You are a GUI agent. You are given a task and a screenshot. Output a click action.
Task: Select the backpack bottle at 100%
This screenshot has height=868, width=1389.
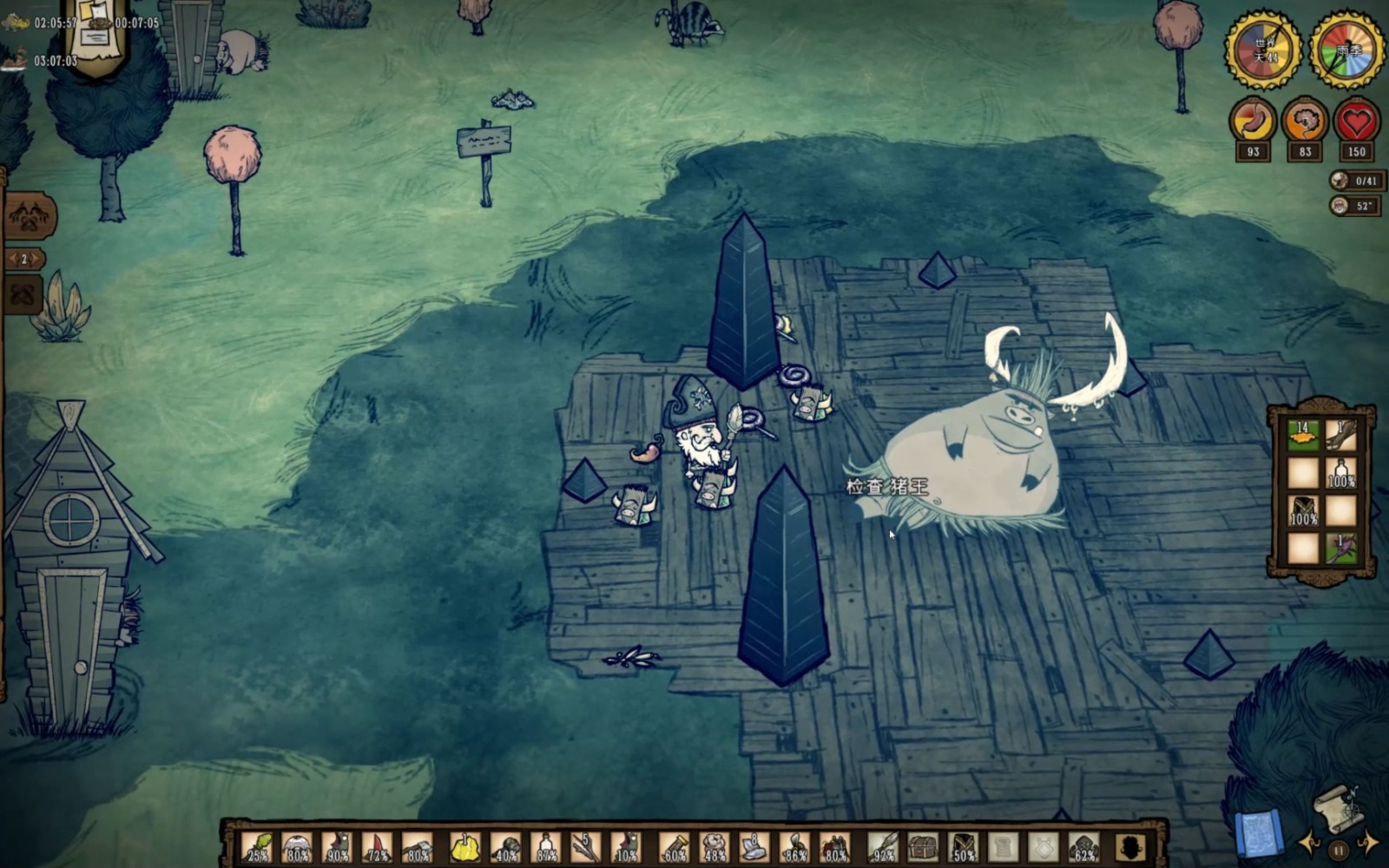1341,473
